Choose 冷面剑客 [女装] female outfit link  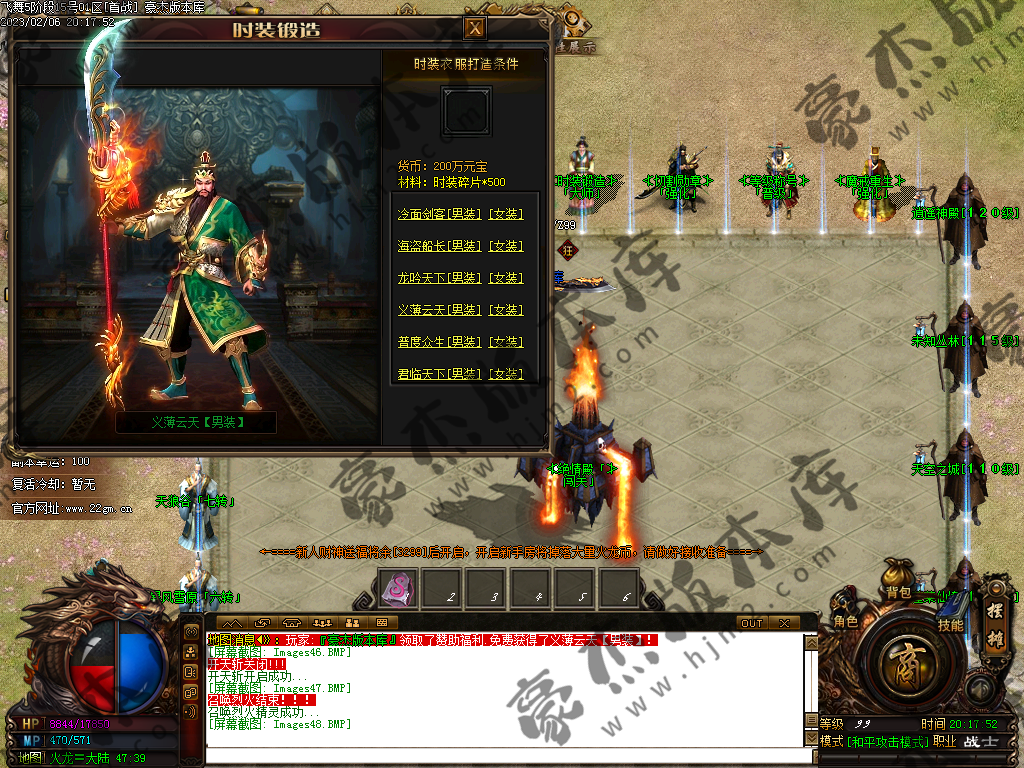(505, 214)
